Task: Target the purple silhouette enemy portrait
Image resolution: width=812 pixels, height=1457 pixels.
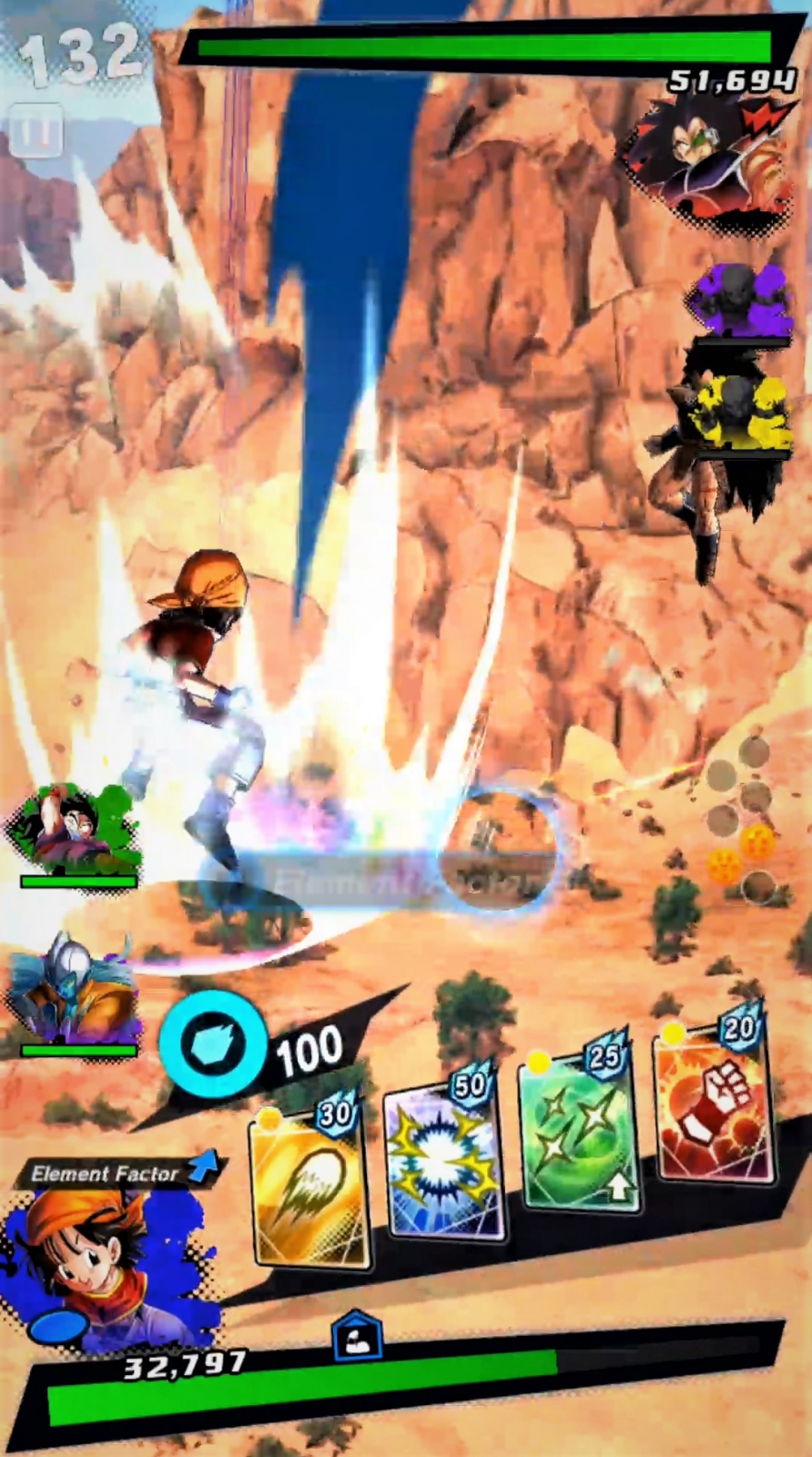Action: (x=741, y=301)
